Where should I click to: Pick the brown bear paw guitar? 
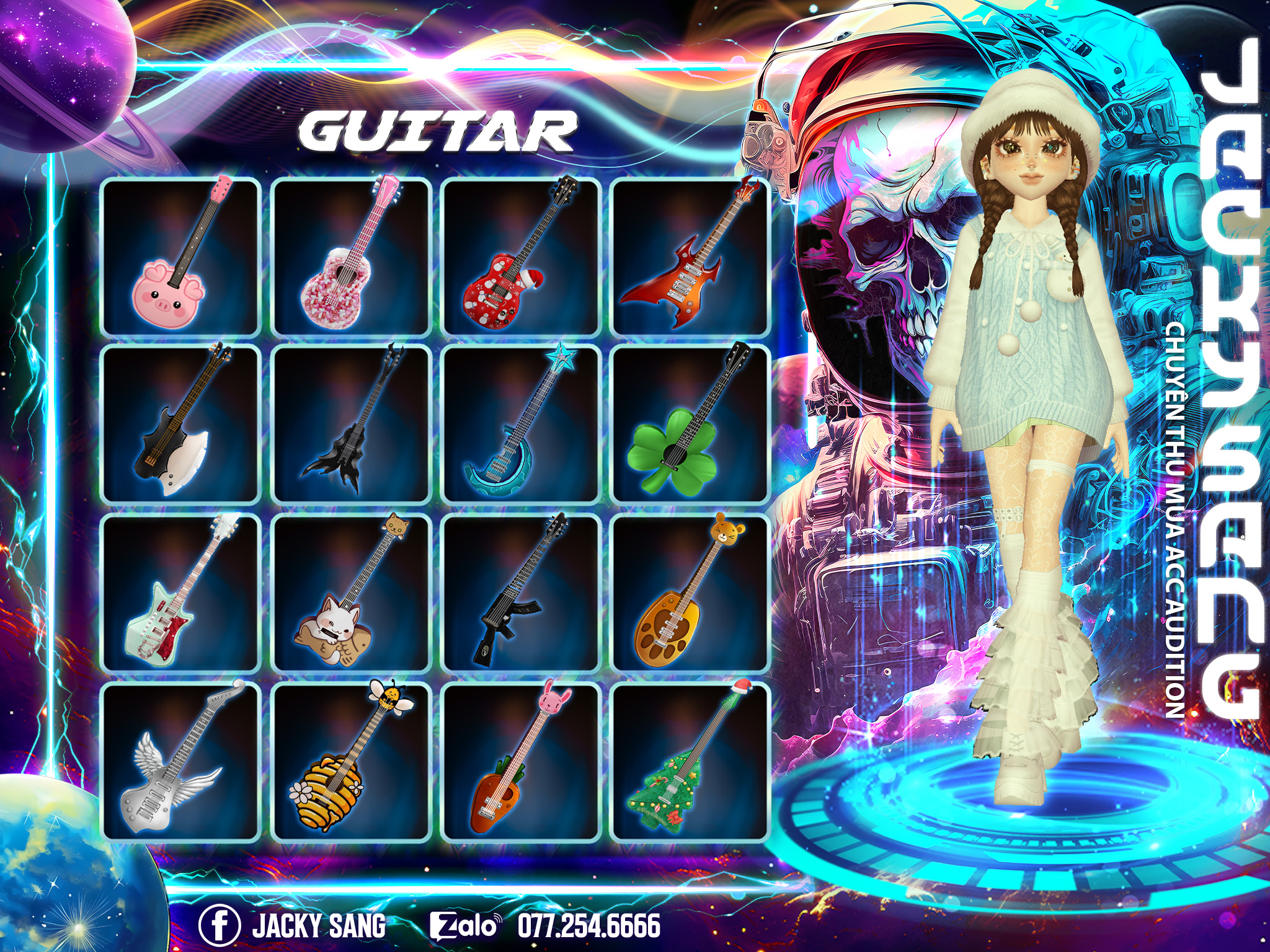coord(690,593)
